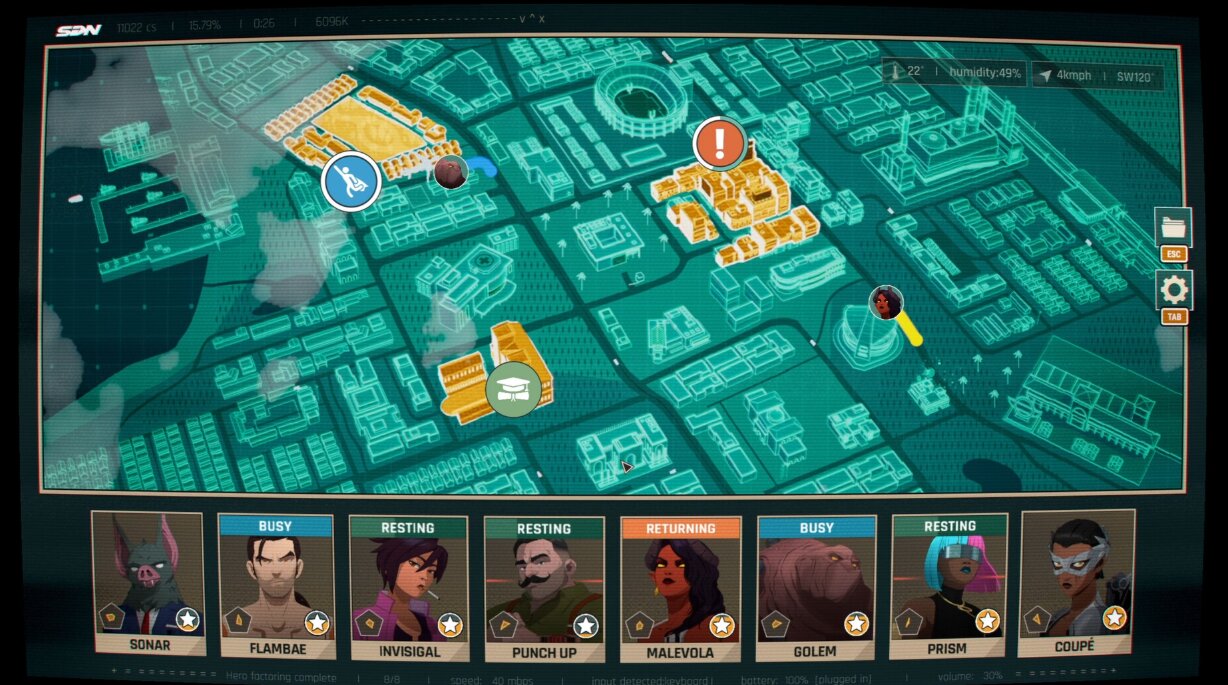
Task: Open the gear settings button
Action: coord(1173,291)
